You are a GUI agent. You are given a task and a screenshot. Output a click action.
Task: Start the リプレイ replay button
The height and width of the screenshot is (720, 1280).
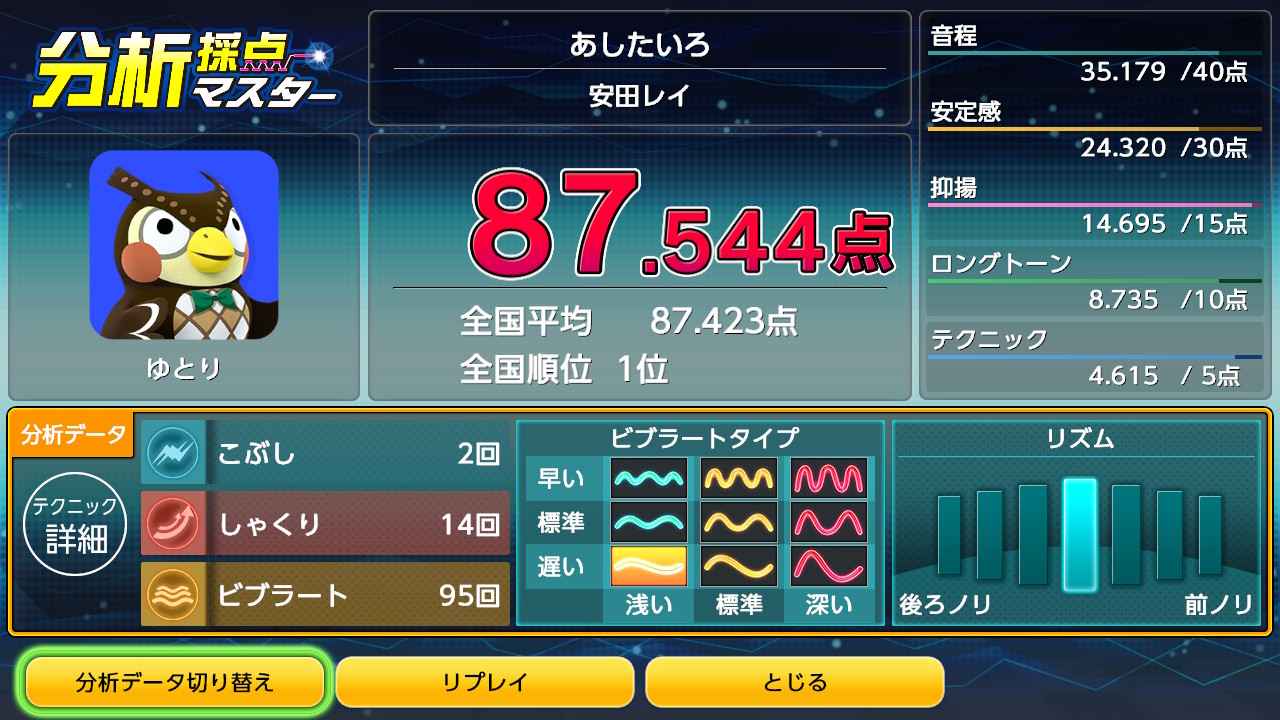pos(485,683)
